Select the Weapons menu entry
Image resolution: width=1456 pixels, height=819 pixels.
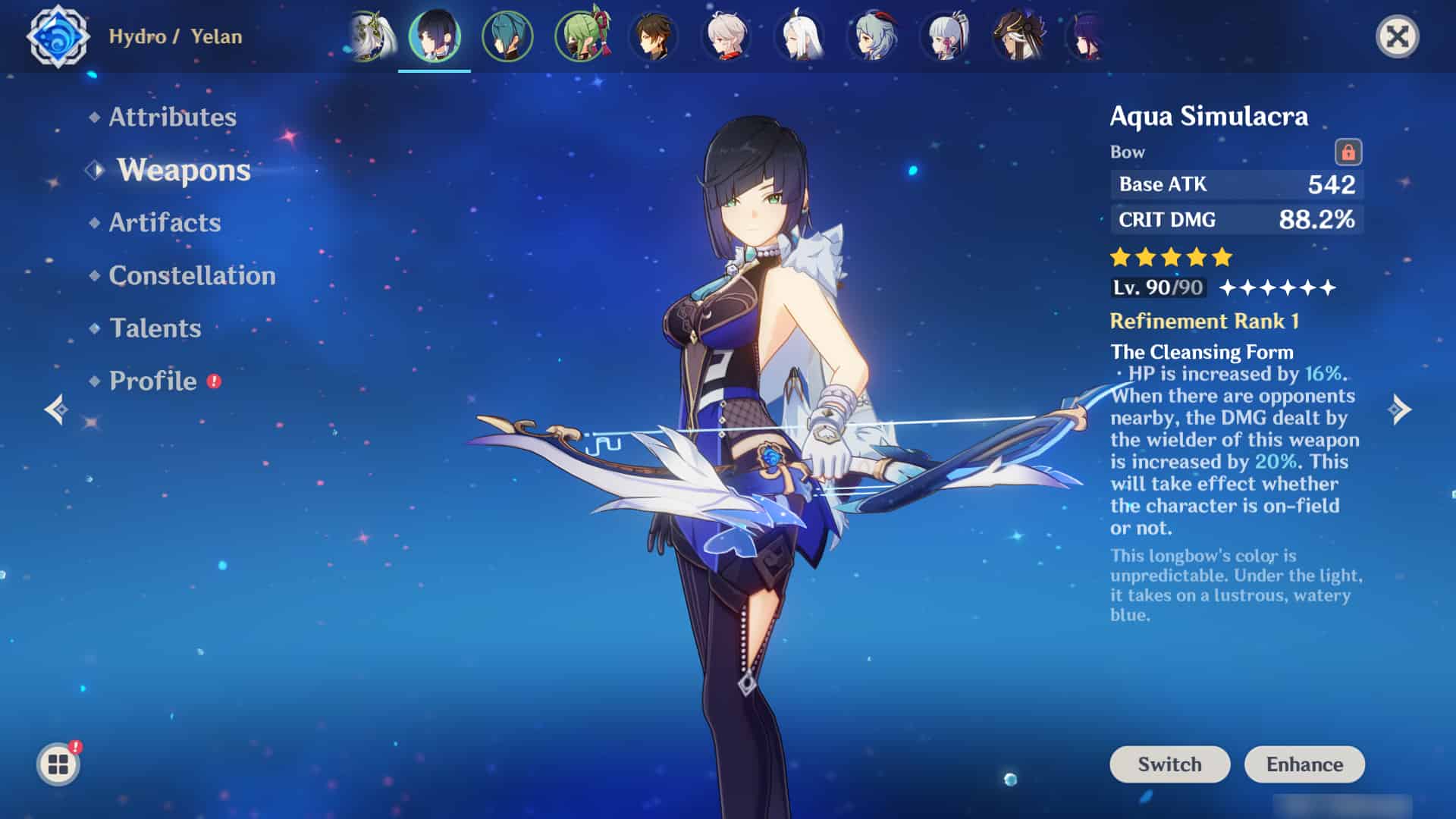point(184,170)
